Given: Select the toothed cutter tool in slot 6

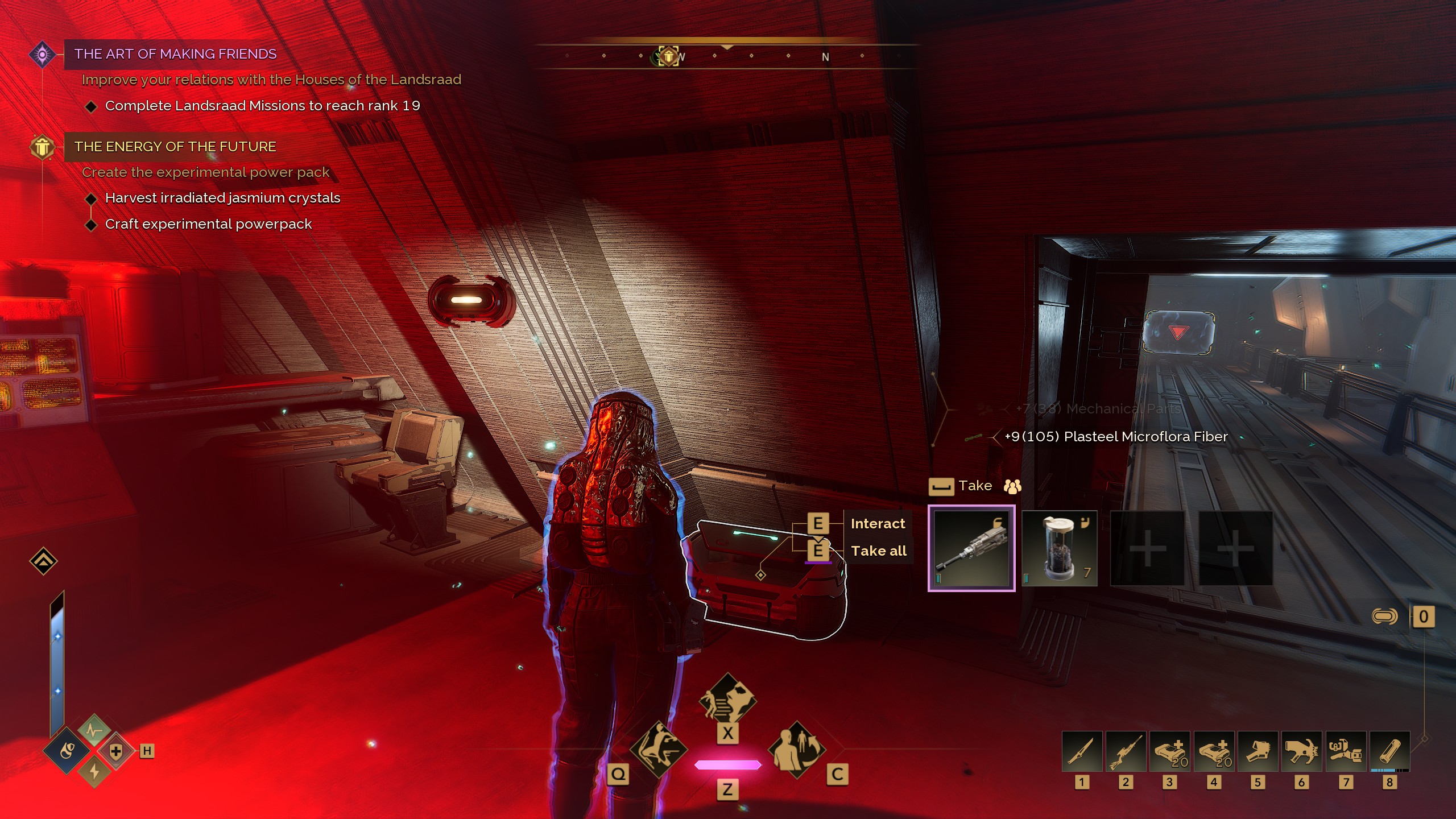Looking at the screenshot, I should (x=1301, y=751).
